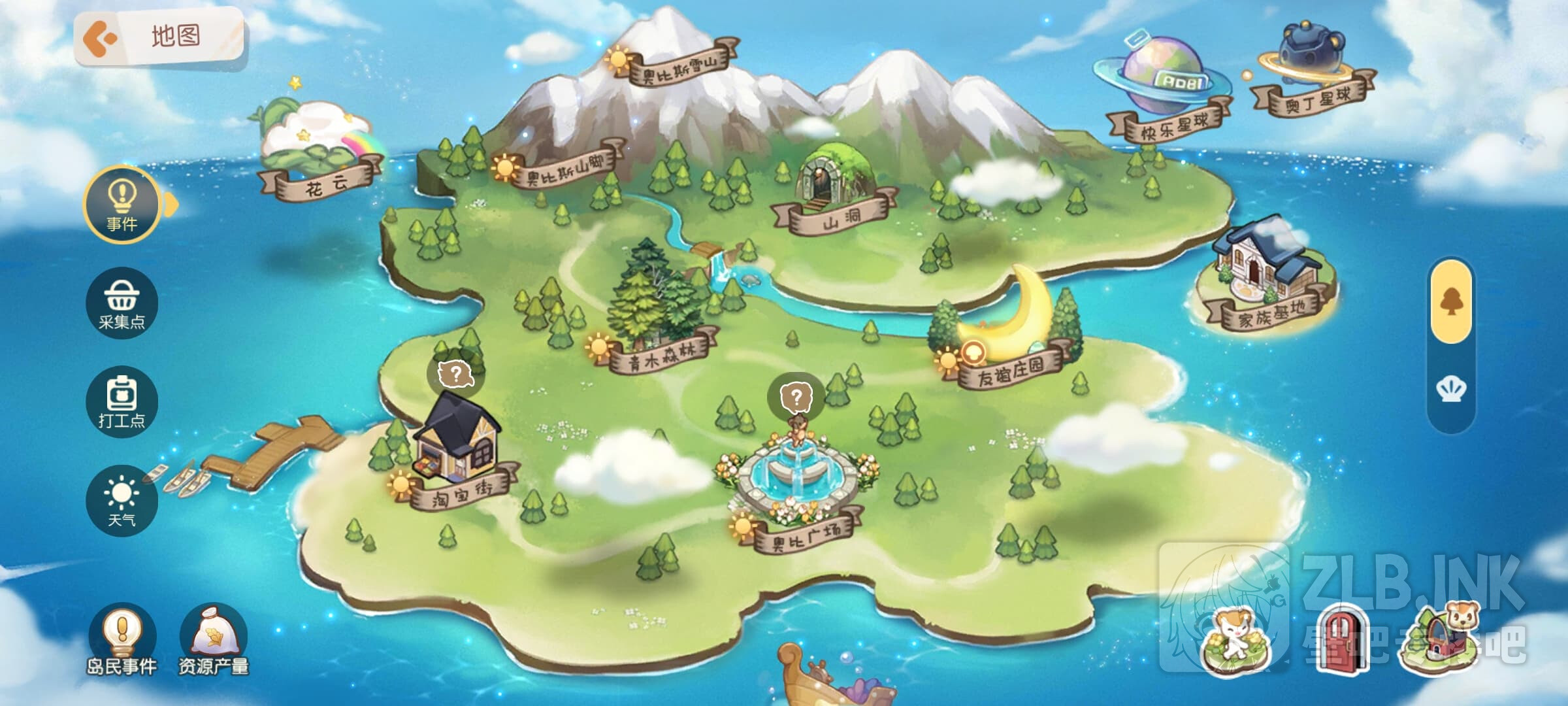Go back using the orange arrow button

tap(100, 38)
